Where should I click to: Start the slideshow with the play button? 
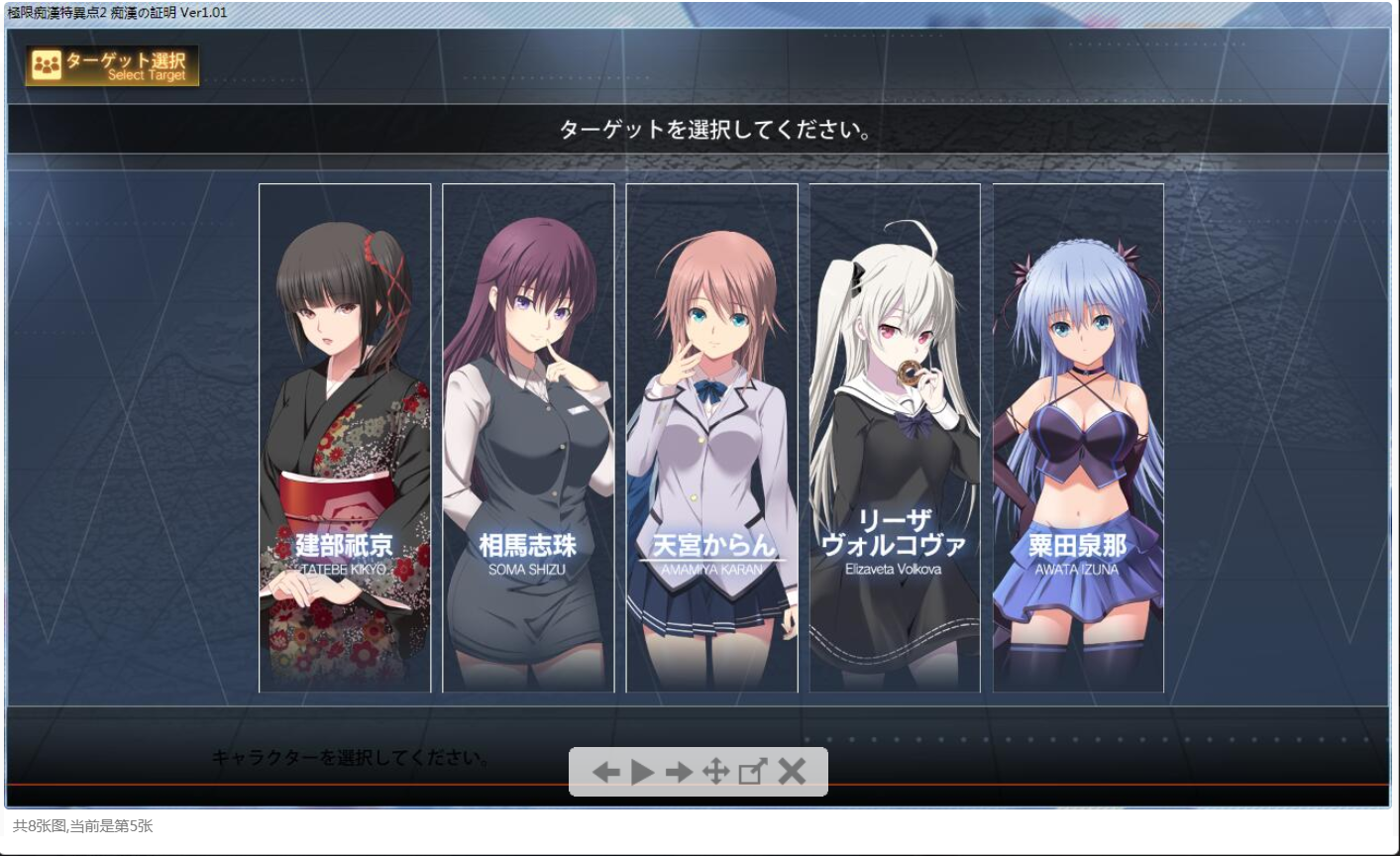[x=642, y=772]
